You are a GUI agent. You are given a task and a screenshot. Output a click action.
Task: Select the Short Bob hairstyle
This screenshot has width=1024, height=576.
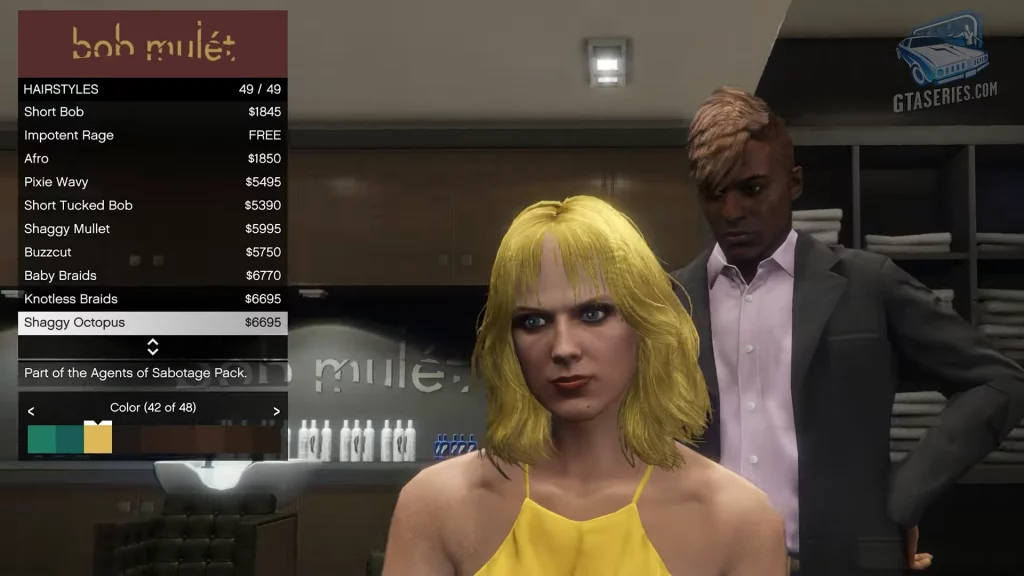coord(152,112)
